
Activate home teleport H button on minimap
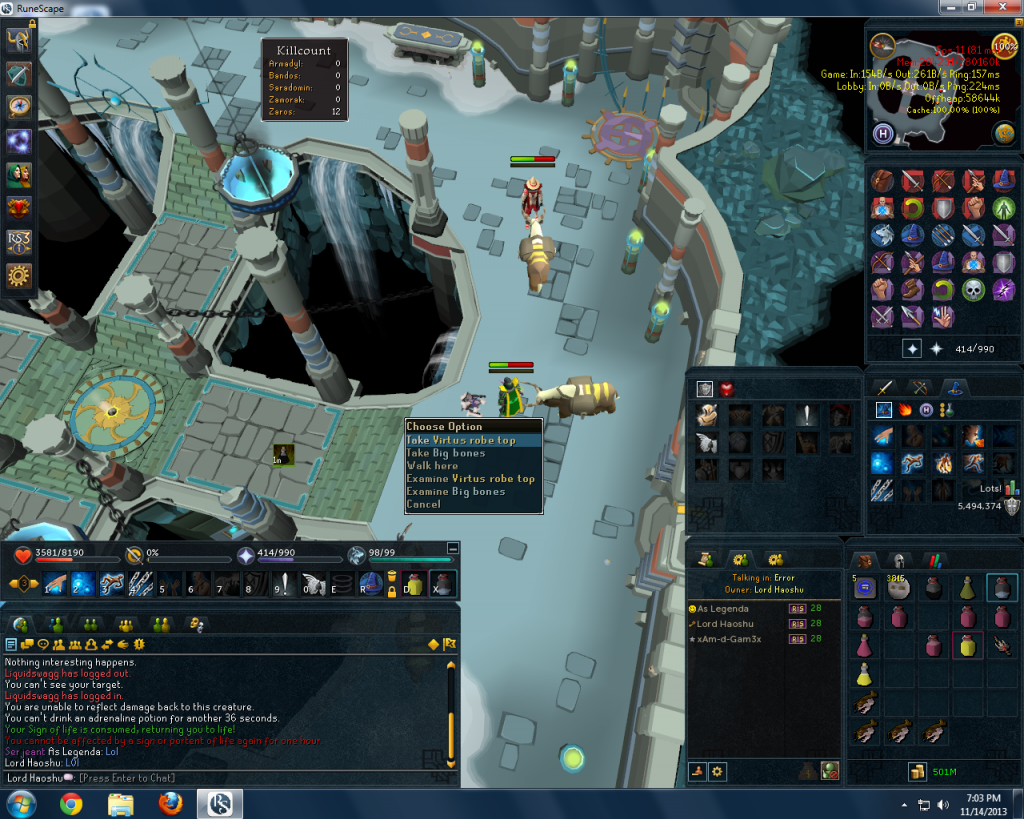(x=884, y=133)
